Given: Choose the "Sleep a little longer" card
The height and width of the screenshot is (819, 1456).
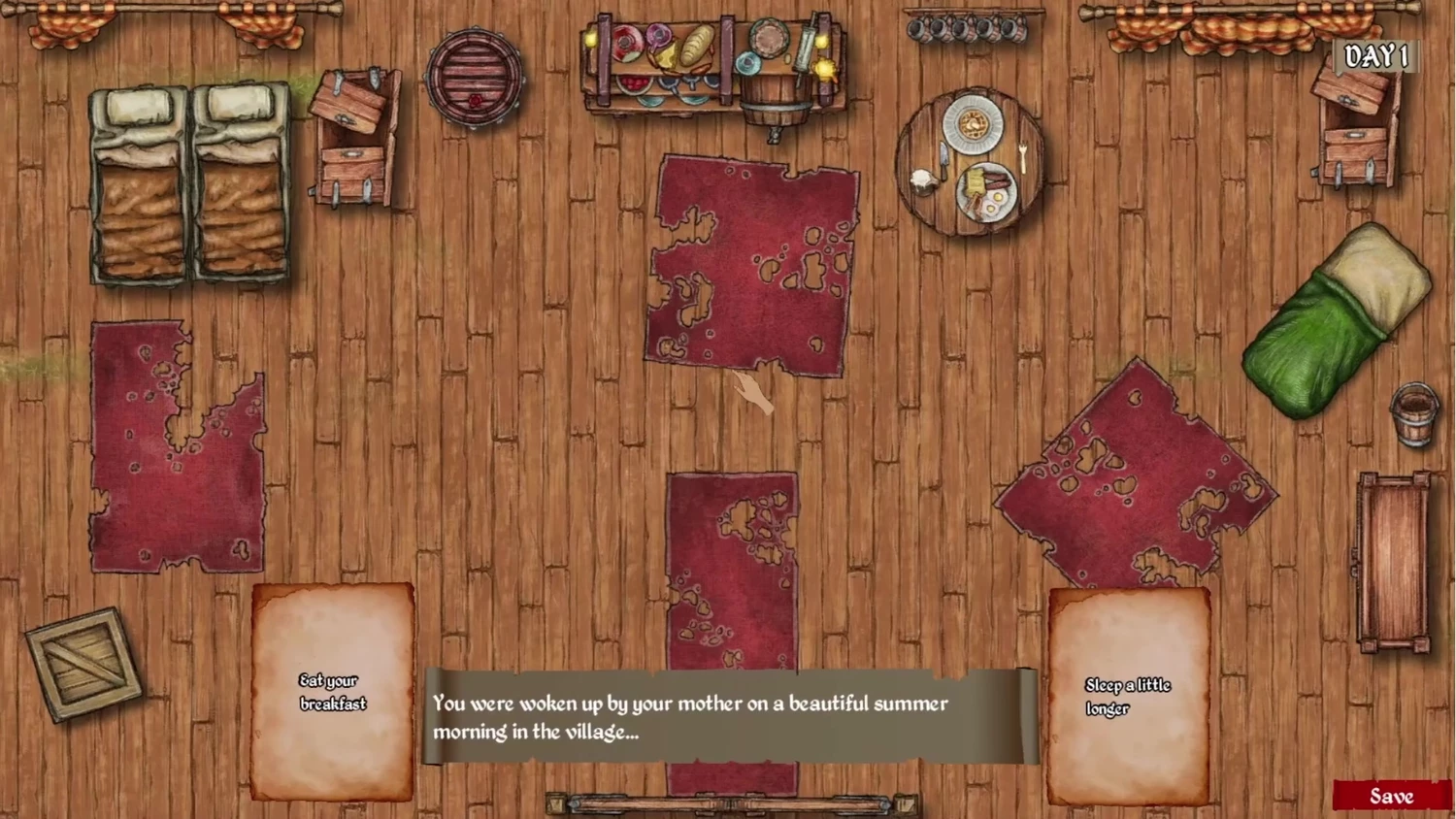Looking at the screenshot, I should (1128, 697).
